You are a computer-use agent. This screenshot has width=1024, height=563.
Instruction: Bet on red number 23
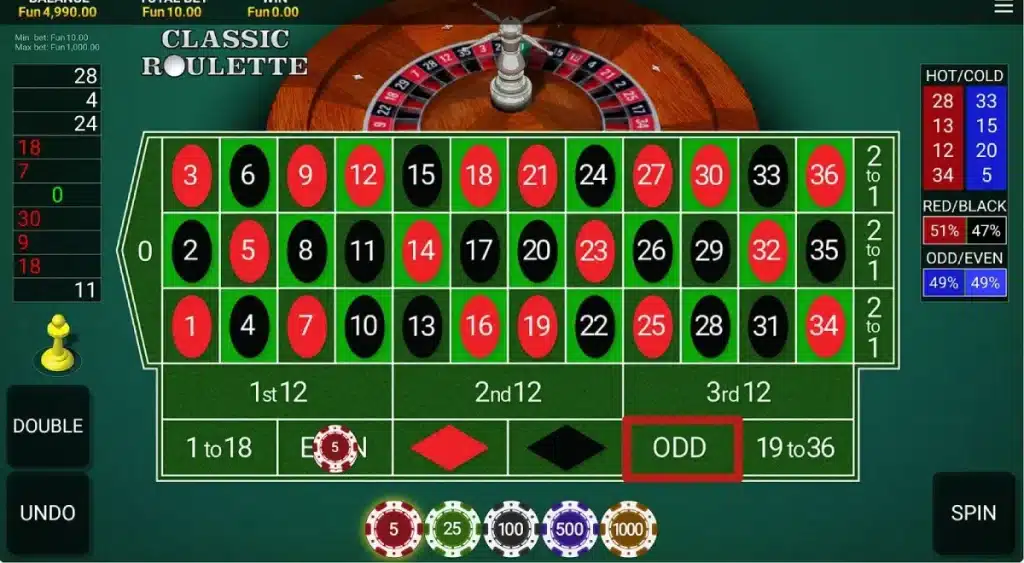(x=593, y=250)
